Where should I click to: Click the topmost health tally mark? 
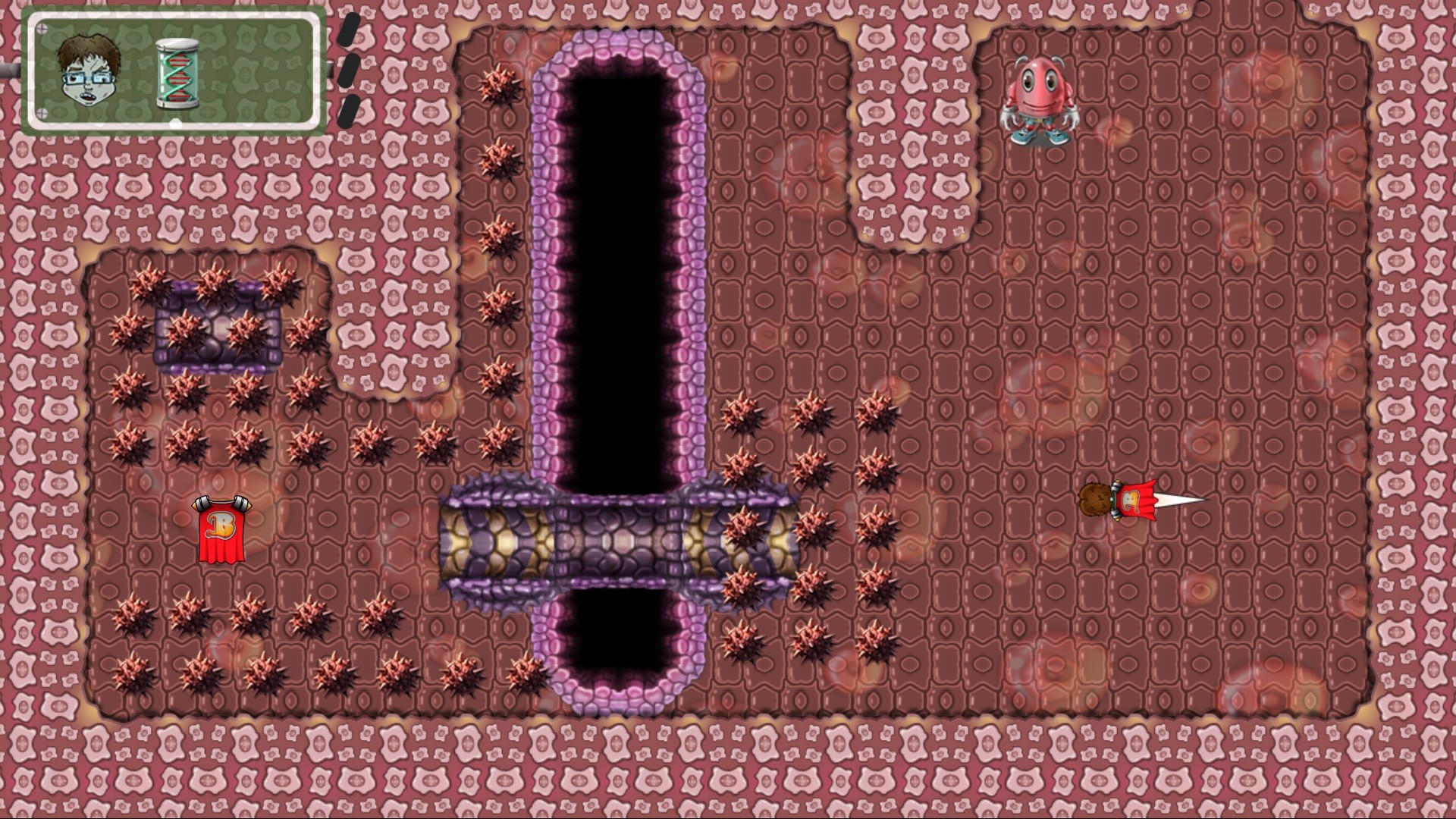click(350, 30)
